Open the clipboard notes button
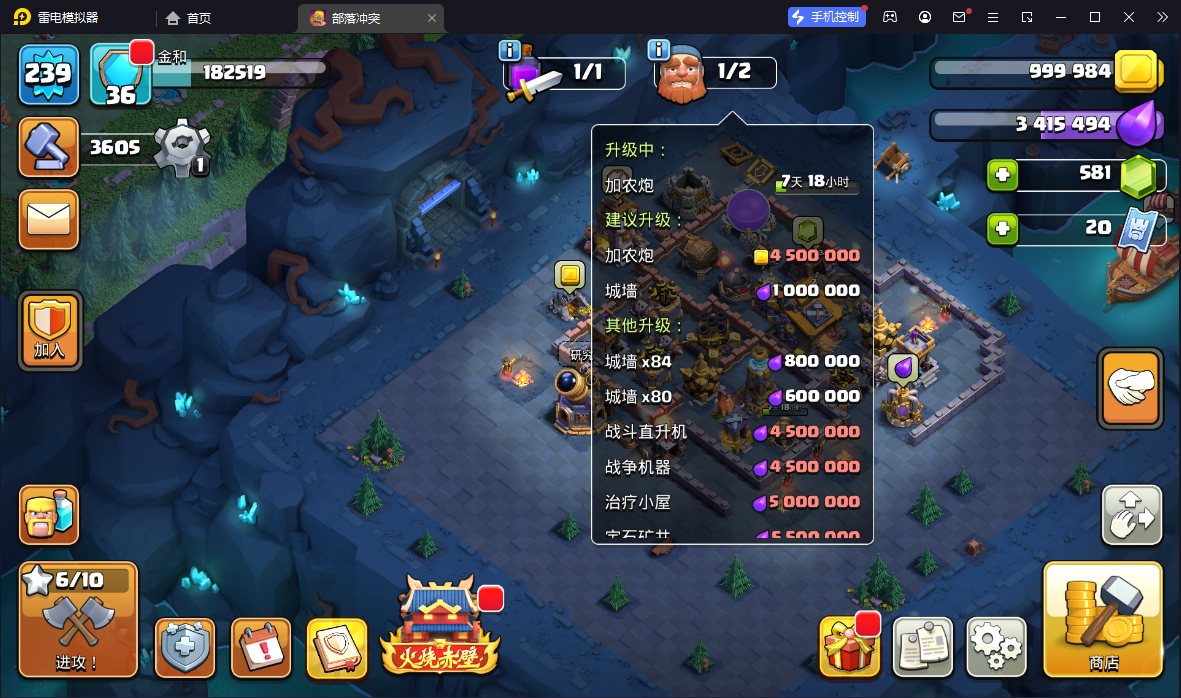This screenshot has width=1181, height=698. (x=922, y=647)
